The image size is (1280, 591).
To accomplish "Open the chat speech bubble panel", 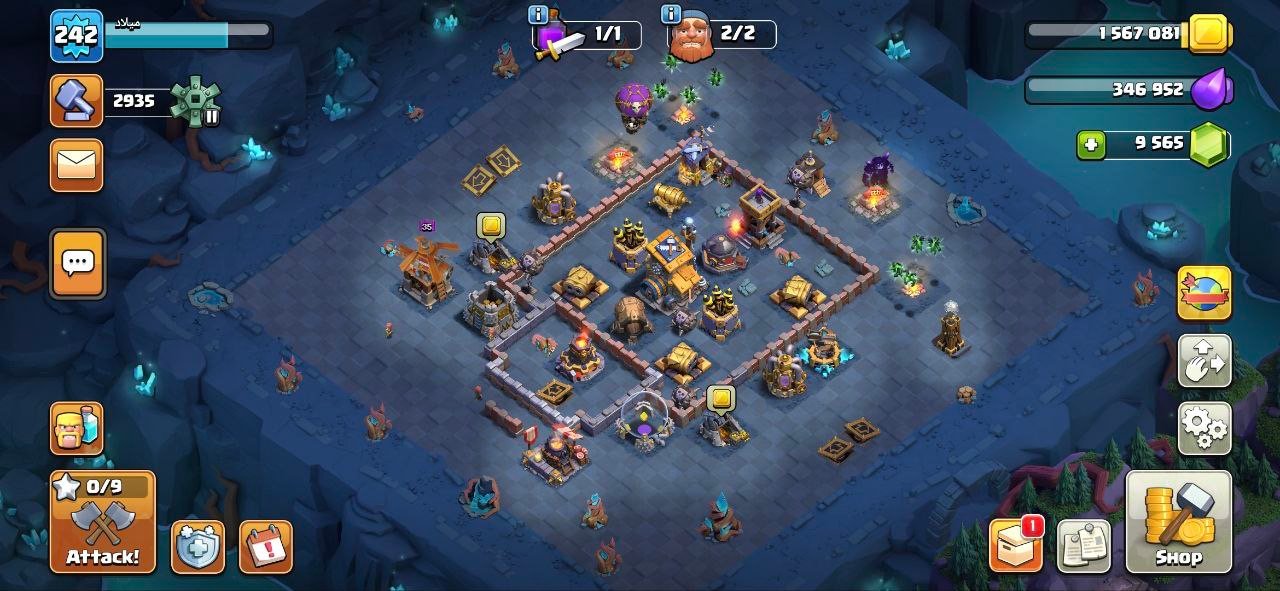I will coord(77,264).
